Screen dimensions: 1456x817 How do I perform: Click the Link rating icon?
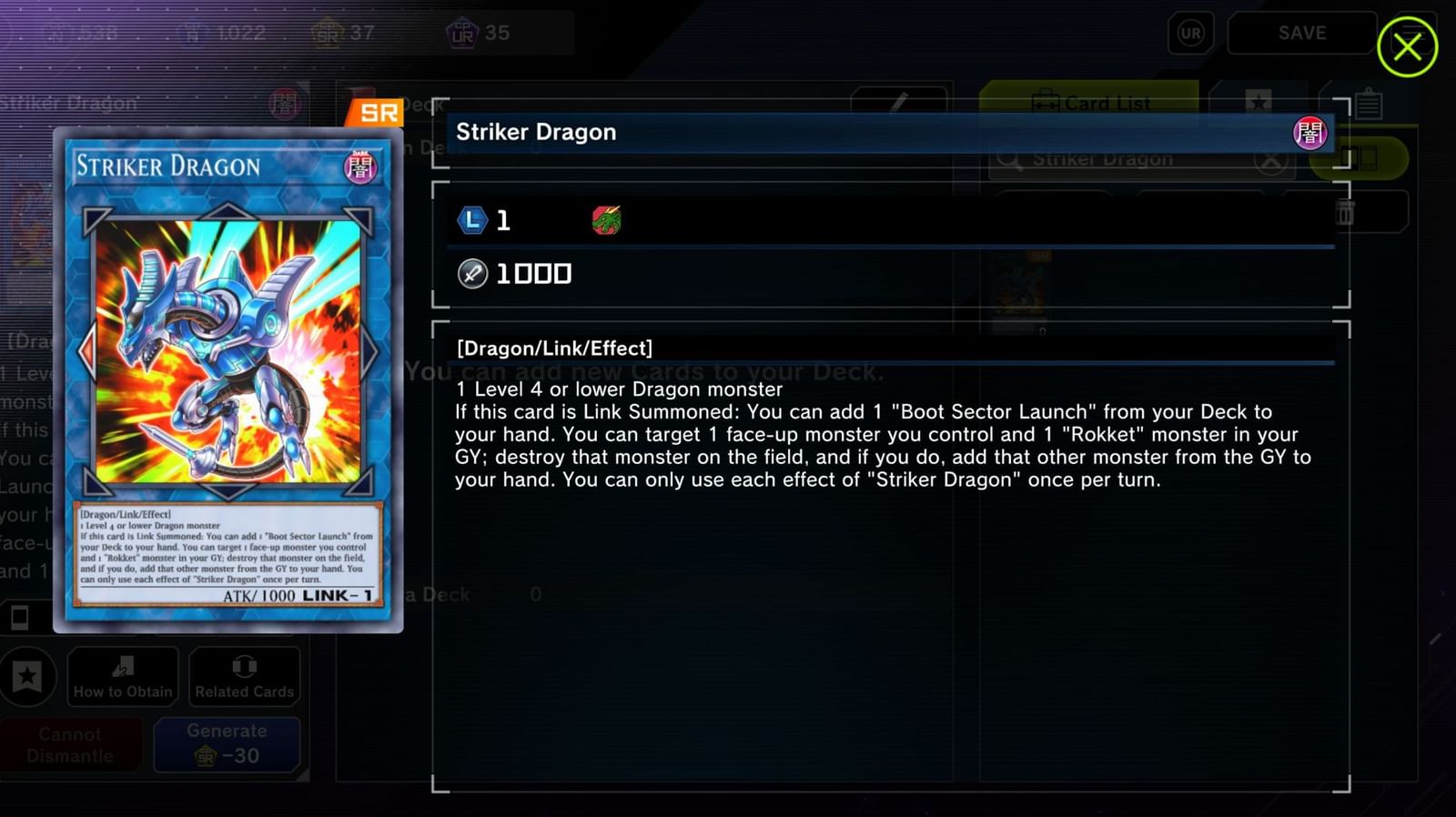pos(470,219)
